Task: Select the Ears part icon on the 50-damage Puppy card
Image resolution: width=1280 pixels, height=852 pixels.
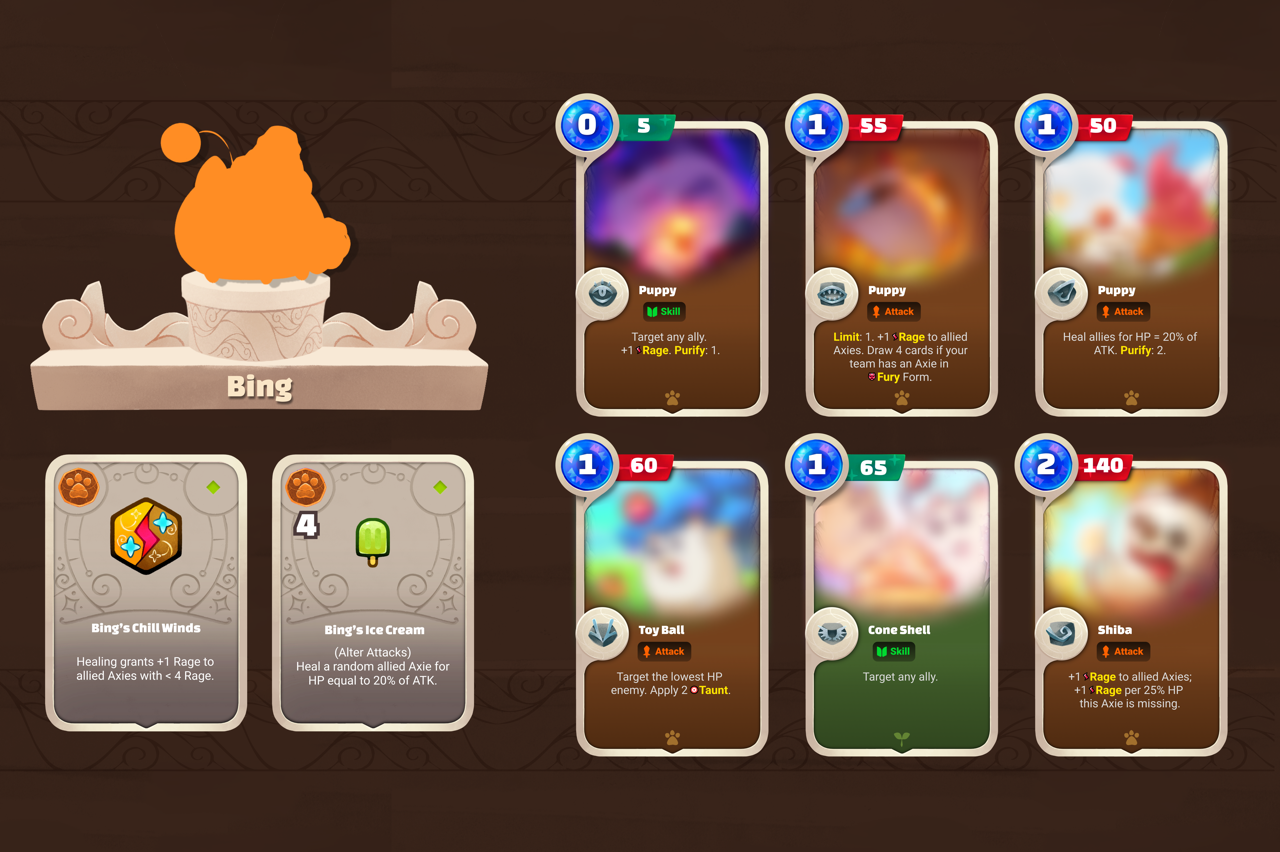Action: pyautogui.click(x=1062, y=292)
